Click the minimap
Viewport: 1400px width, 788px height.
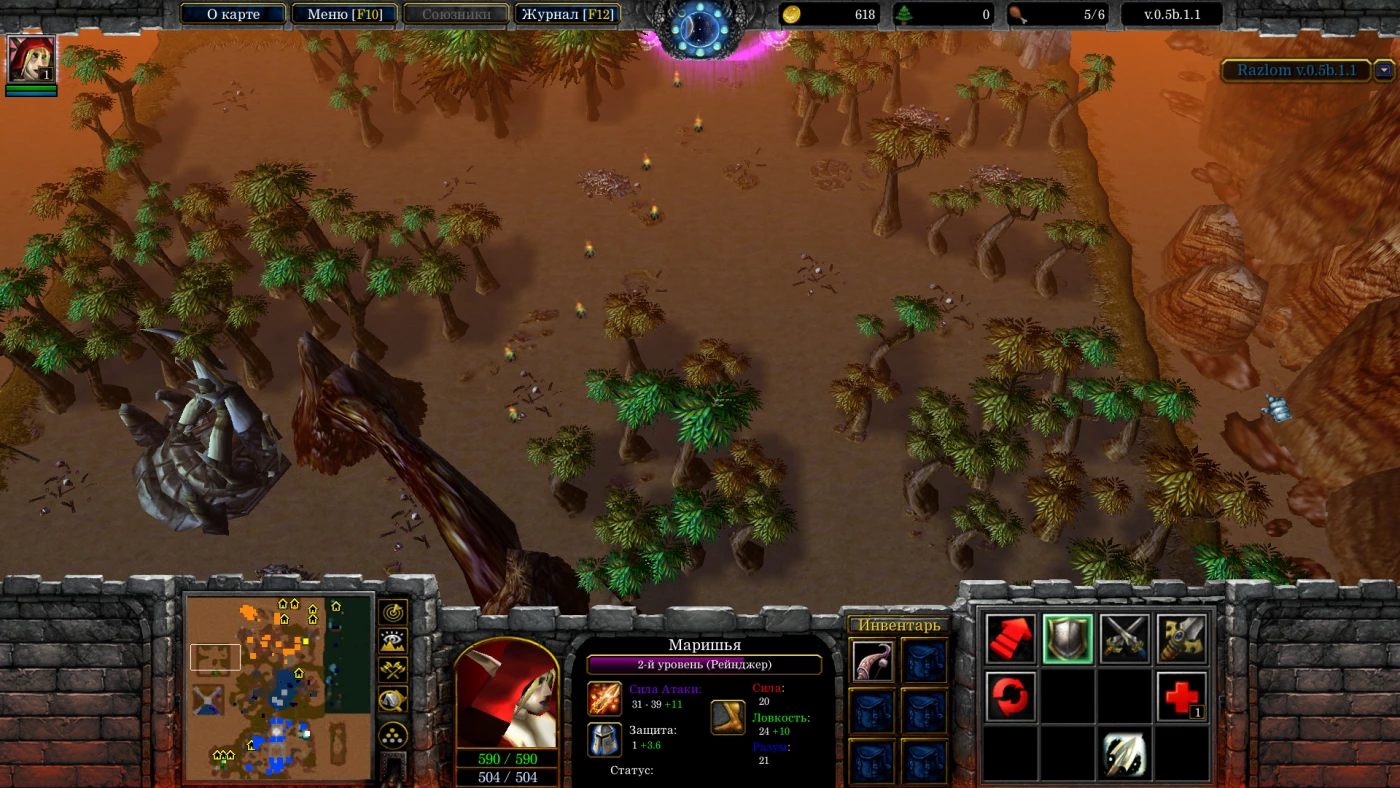[279, 688]
